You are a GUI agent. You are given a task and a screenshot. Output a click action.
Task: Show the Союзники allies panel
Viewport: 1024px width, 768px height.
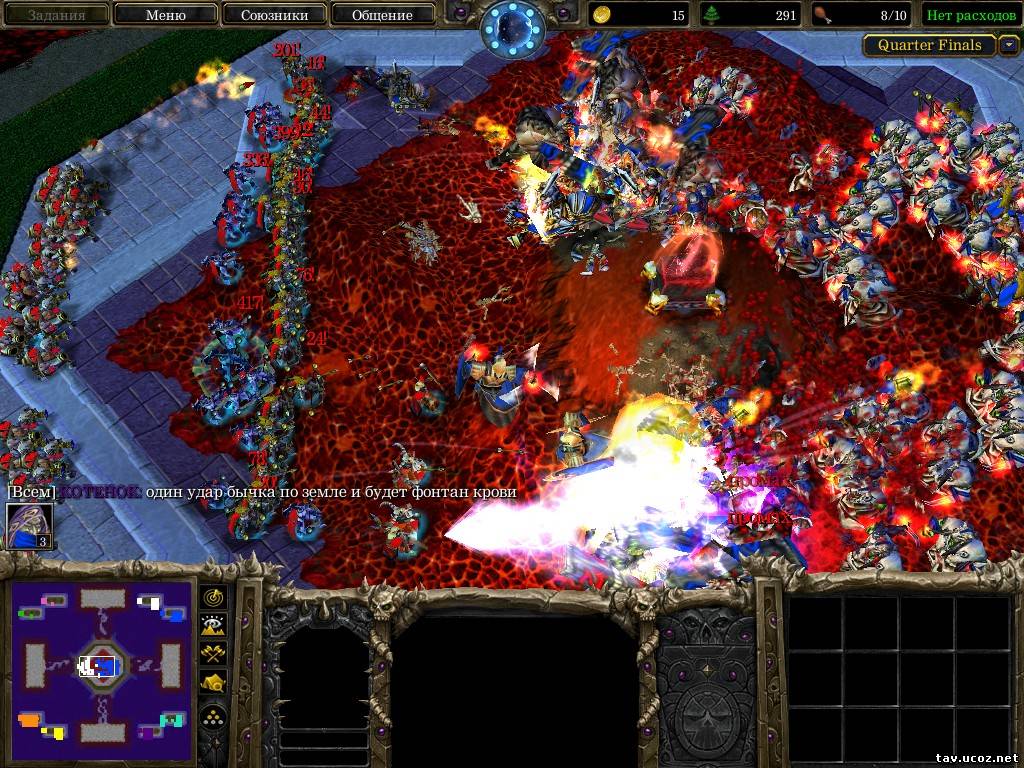(273, 15)
